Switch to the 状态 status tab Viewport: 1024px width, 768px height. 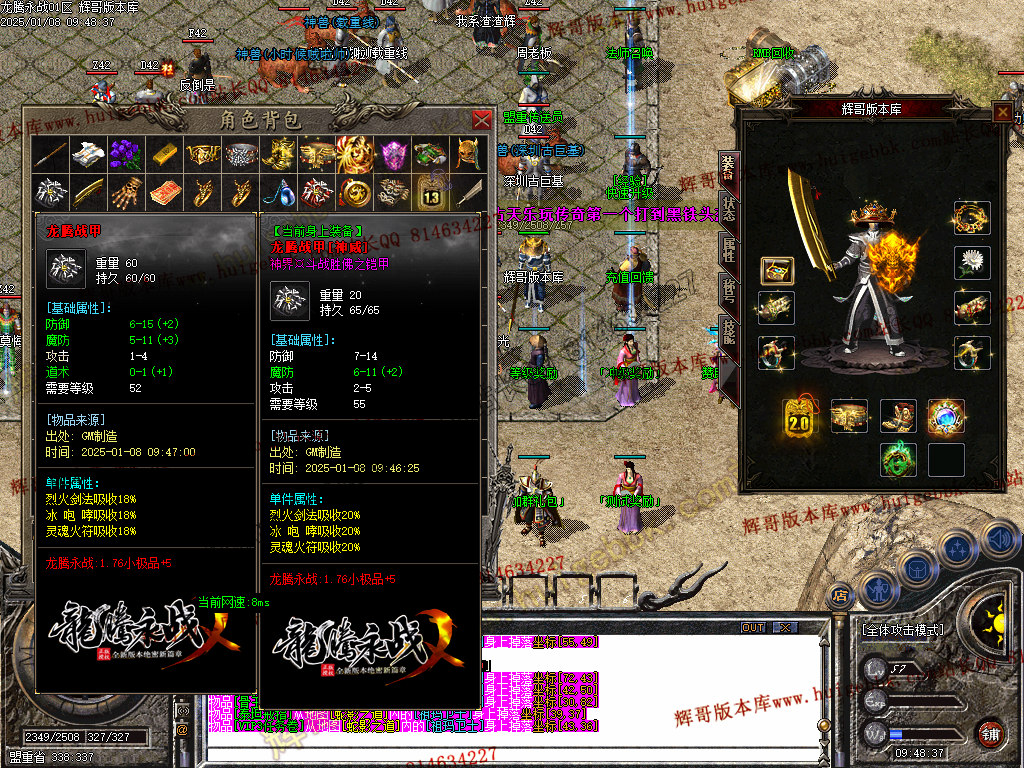click(x=727, y=206)
